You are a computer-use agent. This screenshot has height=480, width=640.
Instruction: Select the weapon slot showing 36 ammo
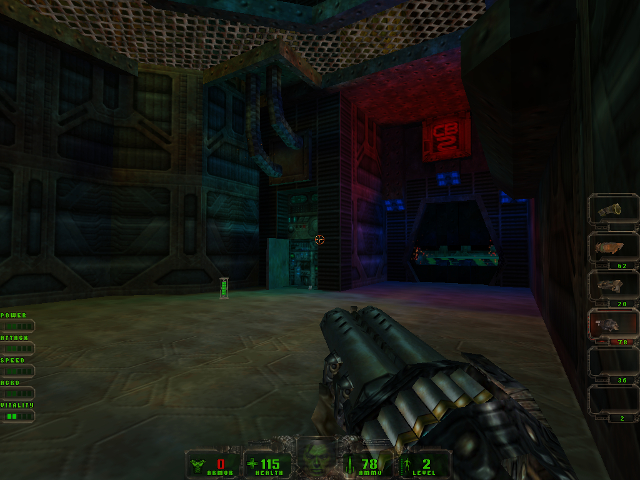(613, 364)
